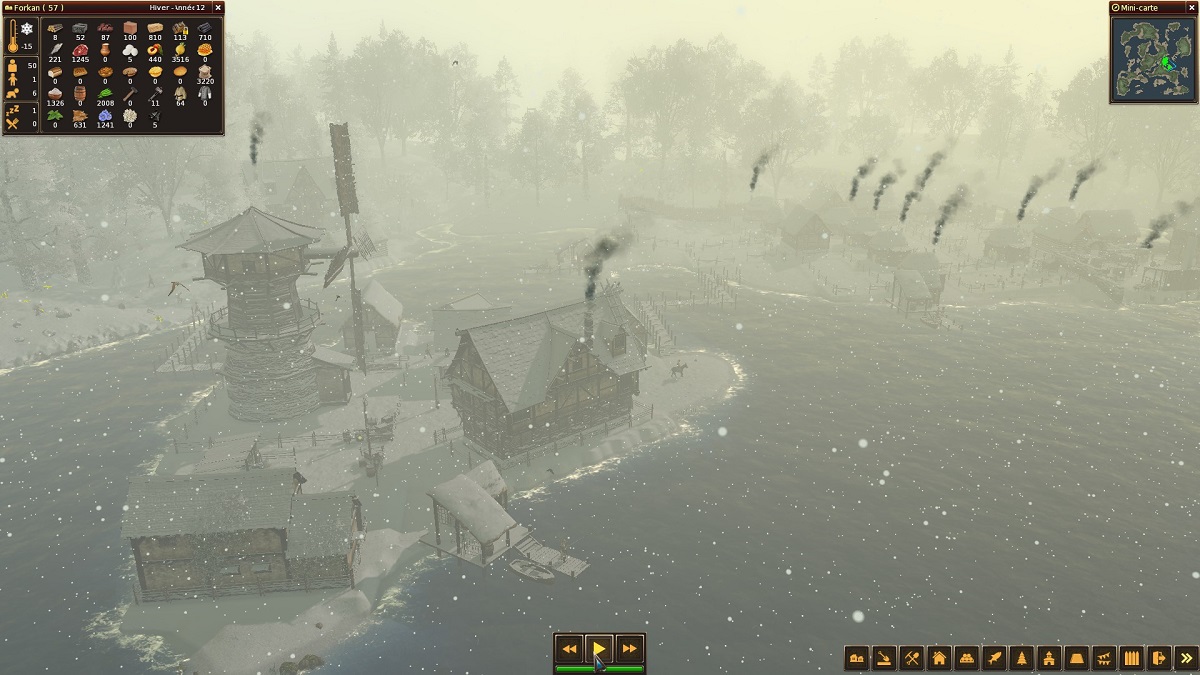Click the blue flax flowers resource icon

coord(105,116)
